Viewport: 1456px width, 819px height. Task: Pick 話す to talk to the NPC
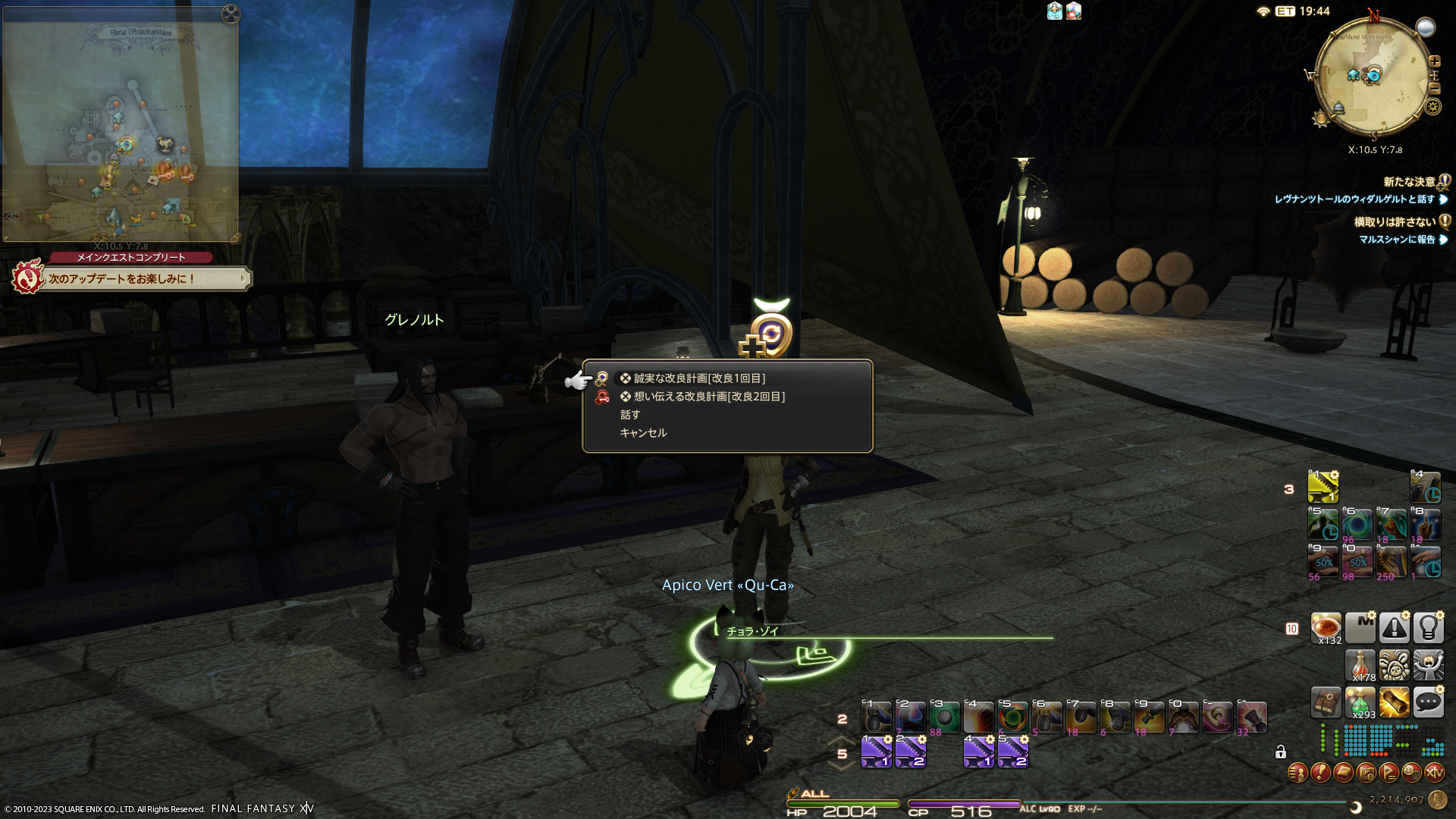point(630,415)
